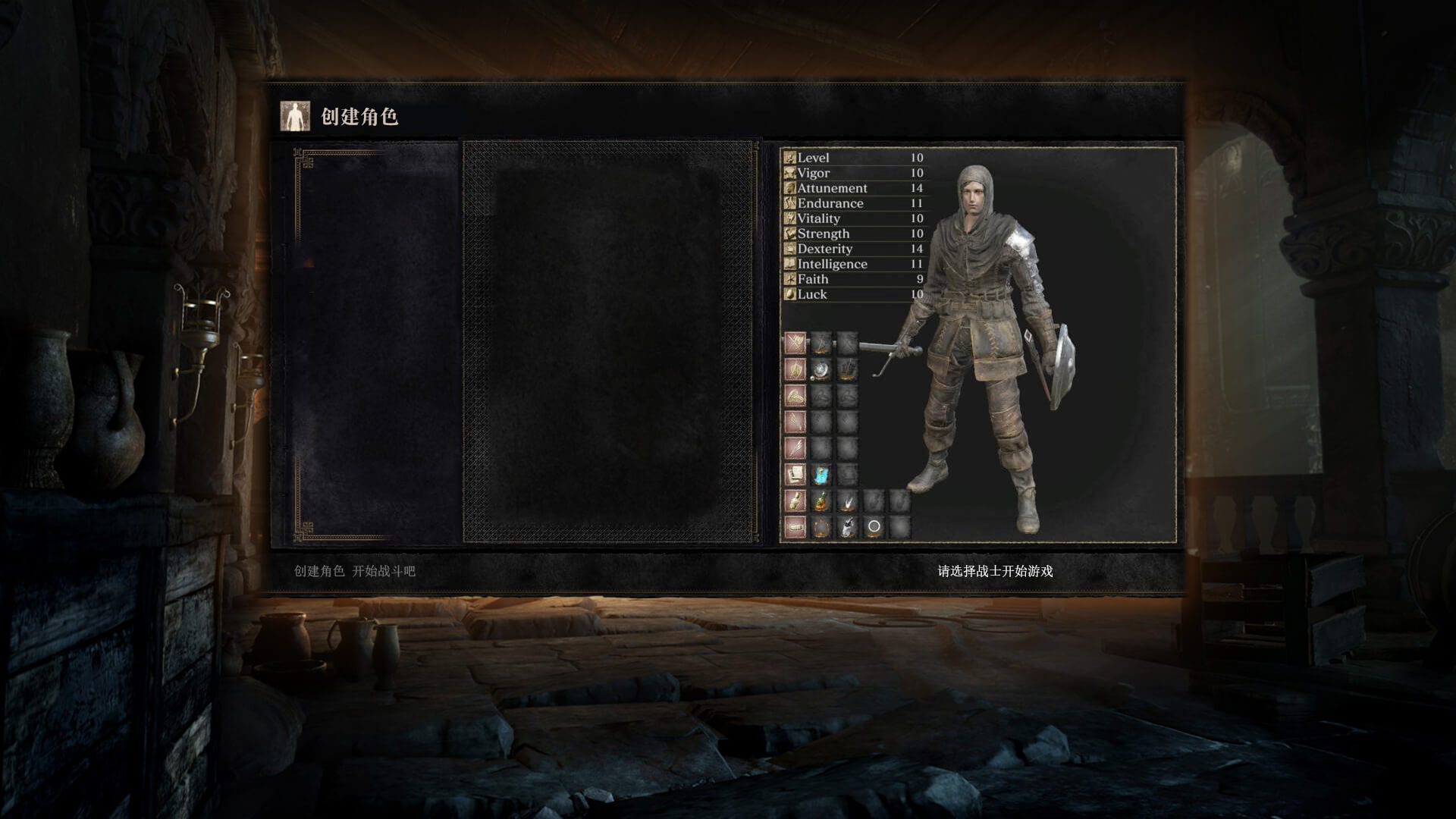
Task: Select the staff slot beside the shield
Action: pyautogui.click(x=847, y=369)
